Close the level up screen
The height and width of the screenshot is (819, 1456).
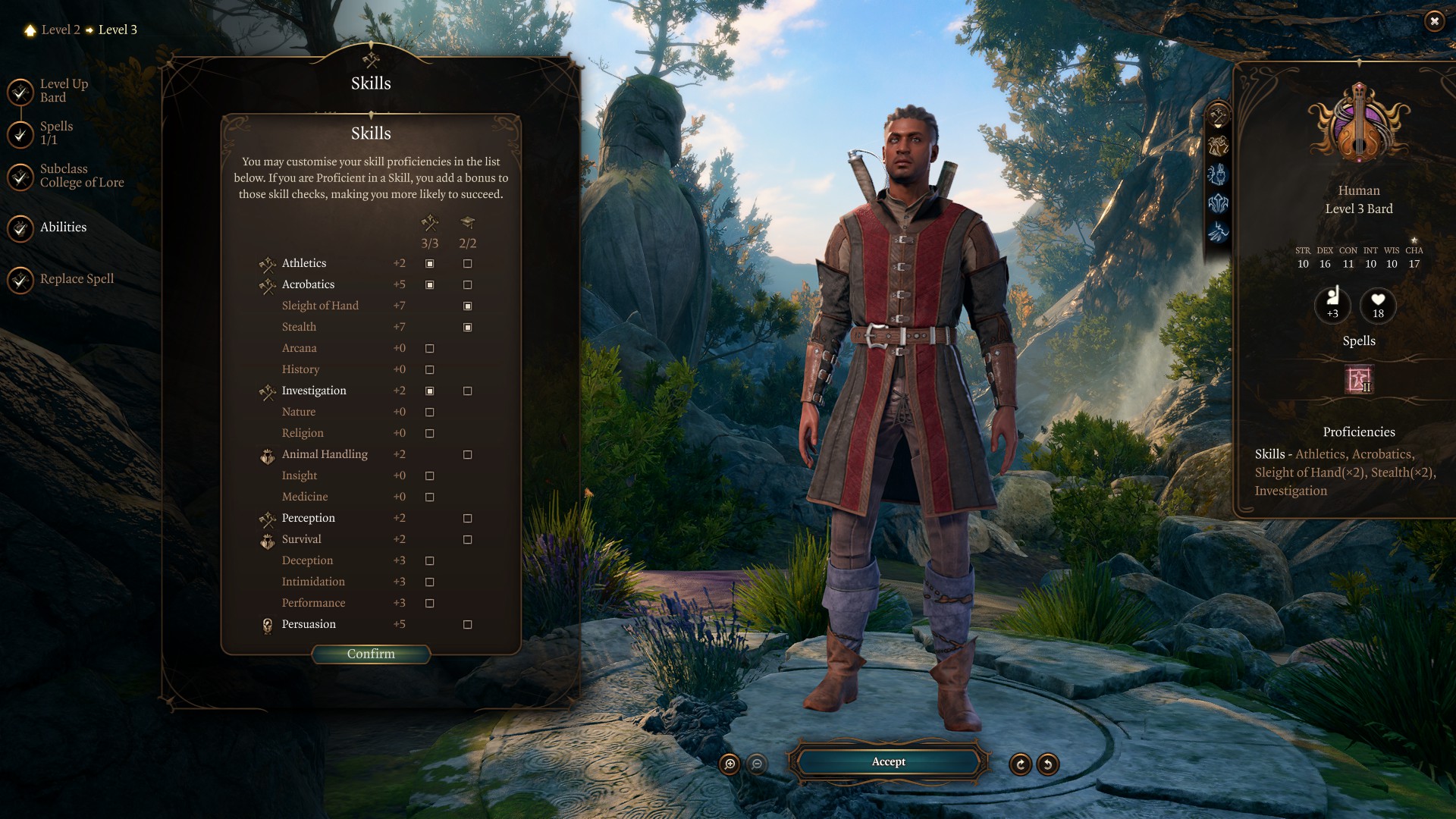click(x=1433, y=21)
